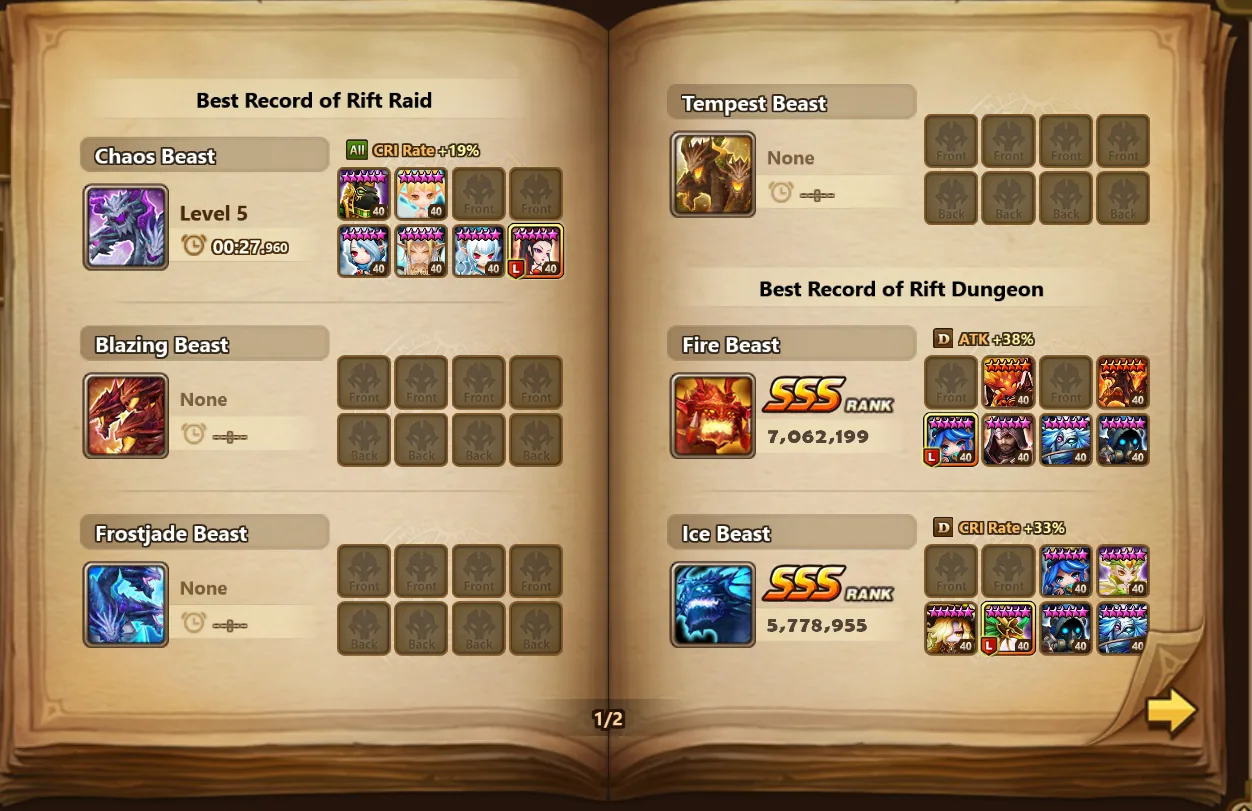The width and height of the screenshot is (1252, 811).
Task: Open the Fire Beast portrait
Action: pyautogui.click(x=713, y=416)
